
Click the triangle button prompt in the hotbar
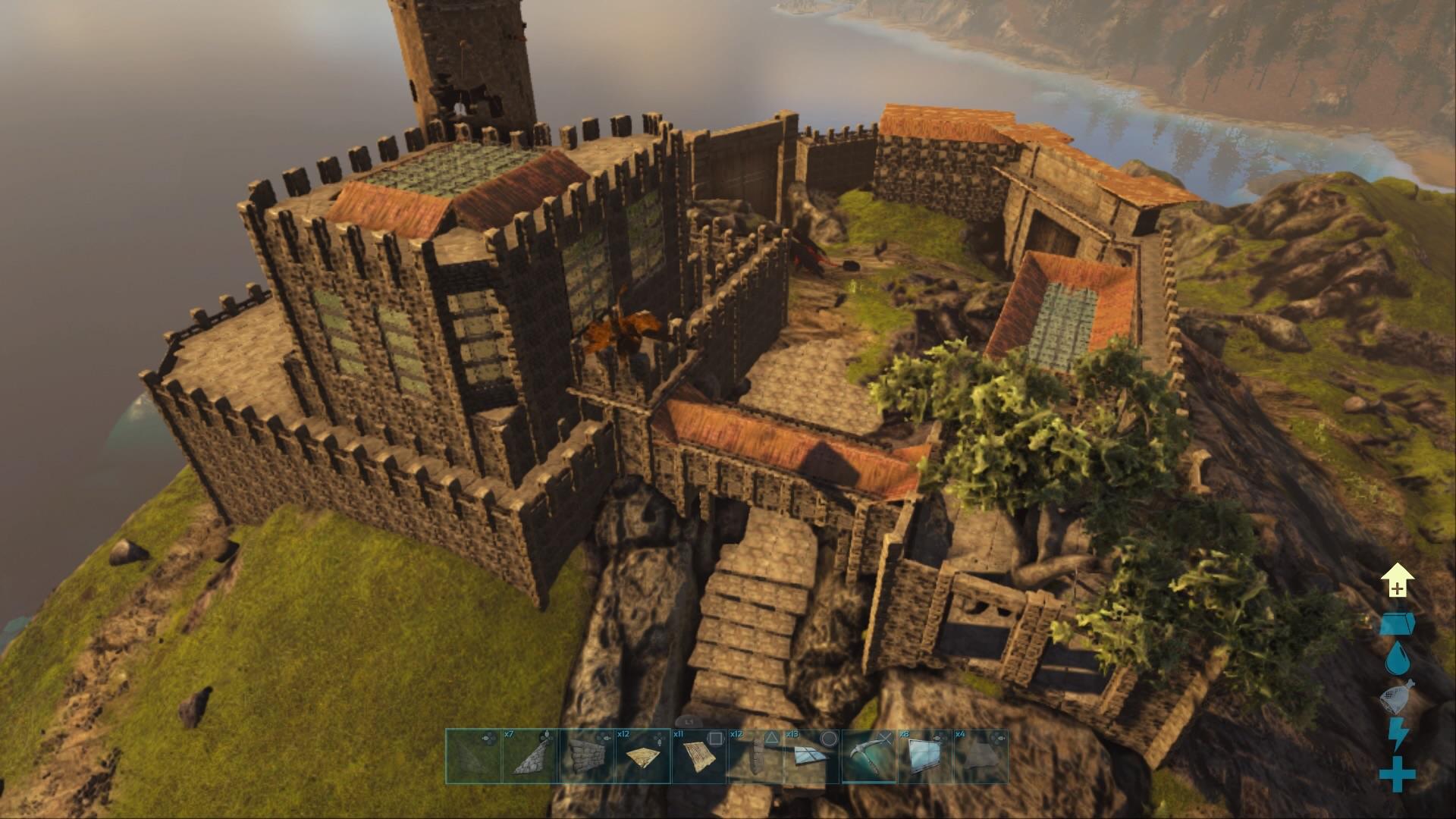click(771, 739)
